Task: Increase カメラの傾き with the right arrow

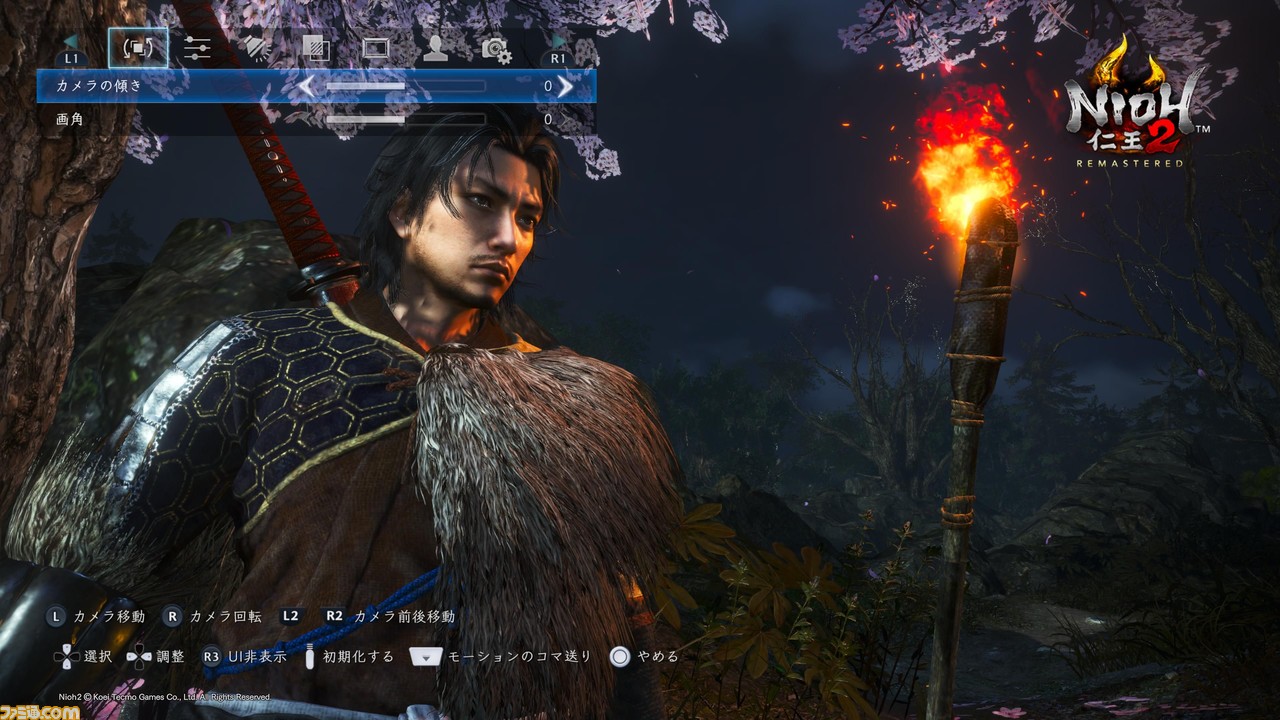Action: pyautogui.click(x=566, y=87)
